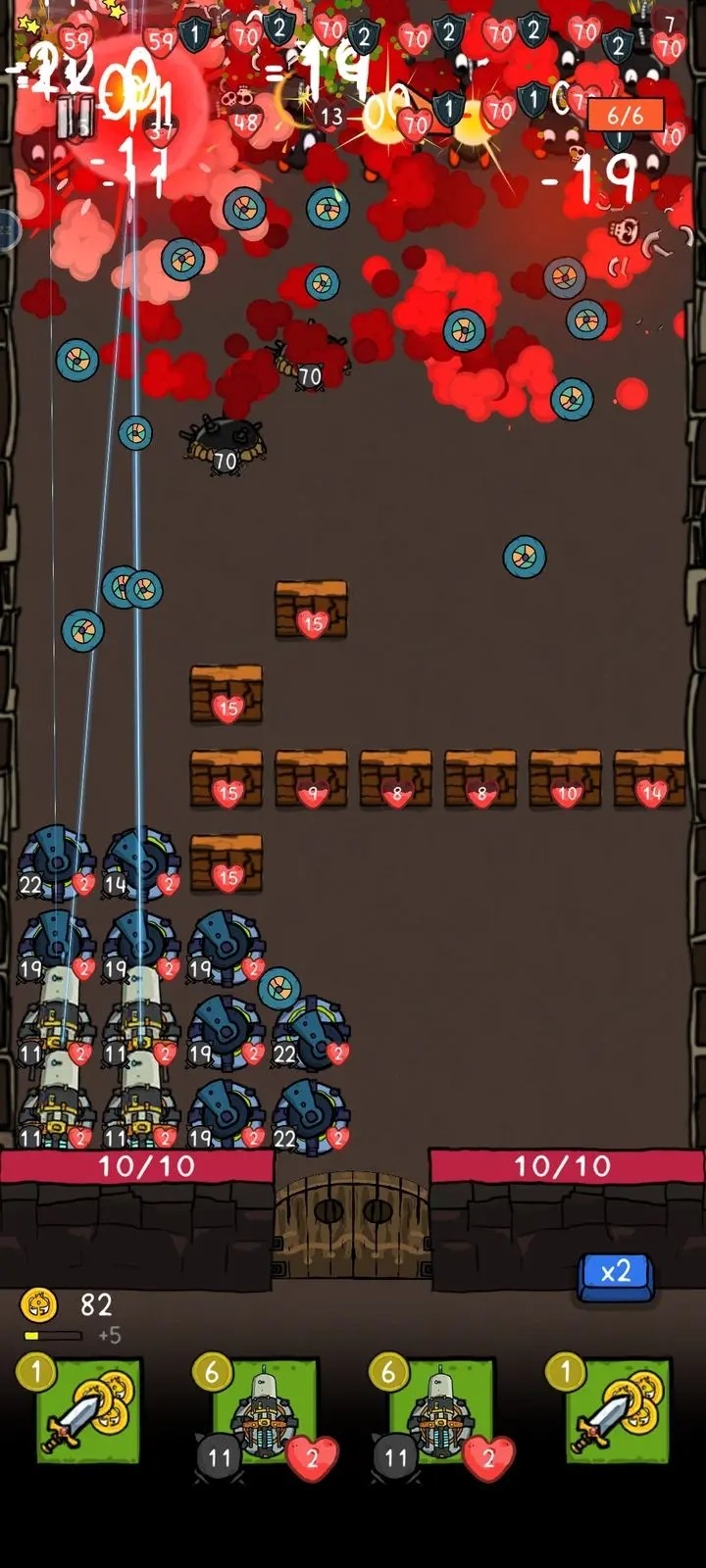Pause the game with the pause button
Screen dimensions: 706x1568
tap(75, 117)
